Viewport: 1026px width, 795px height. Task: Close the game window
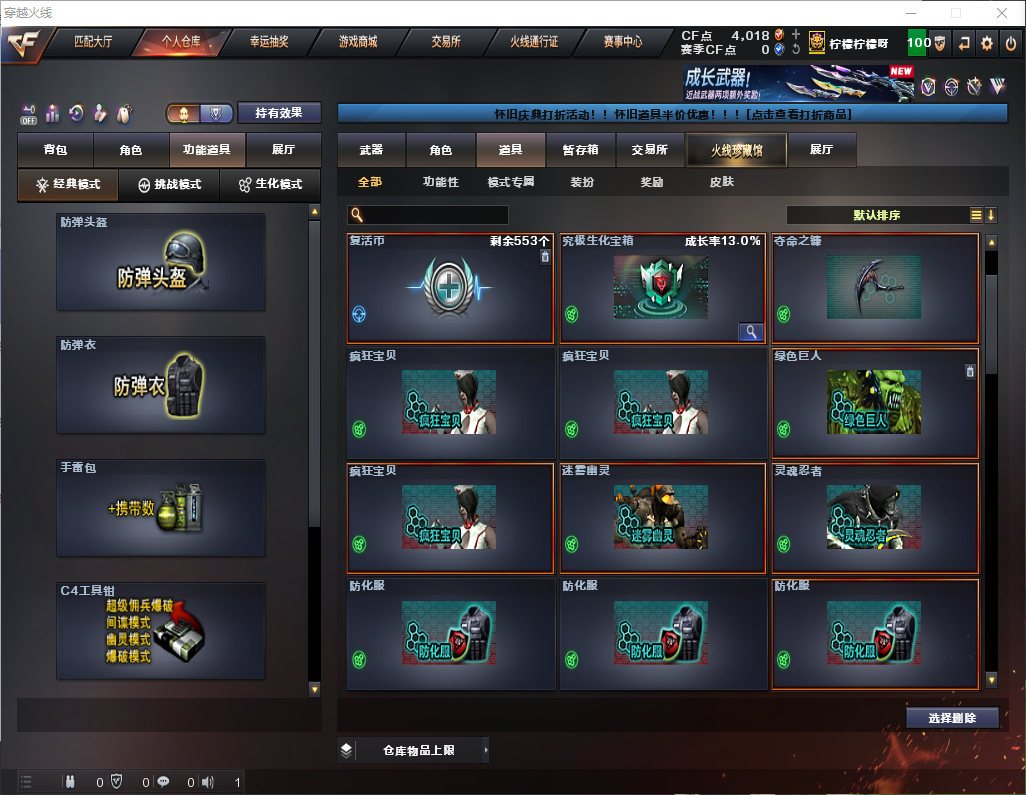[x=1002, y=13]
